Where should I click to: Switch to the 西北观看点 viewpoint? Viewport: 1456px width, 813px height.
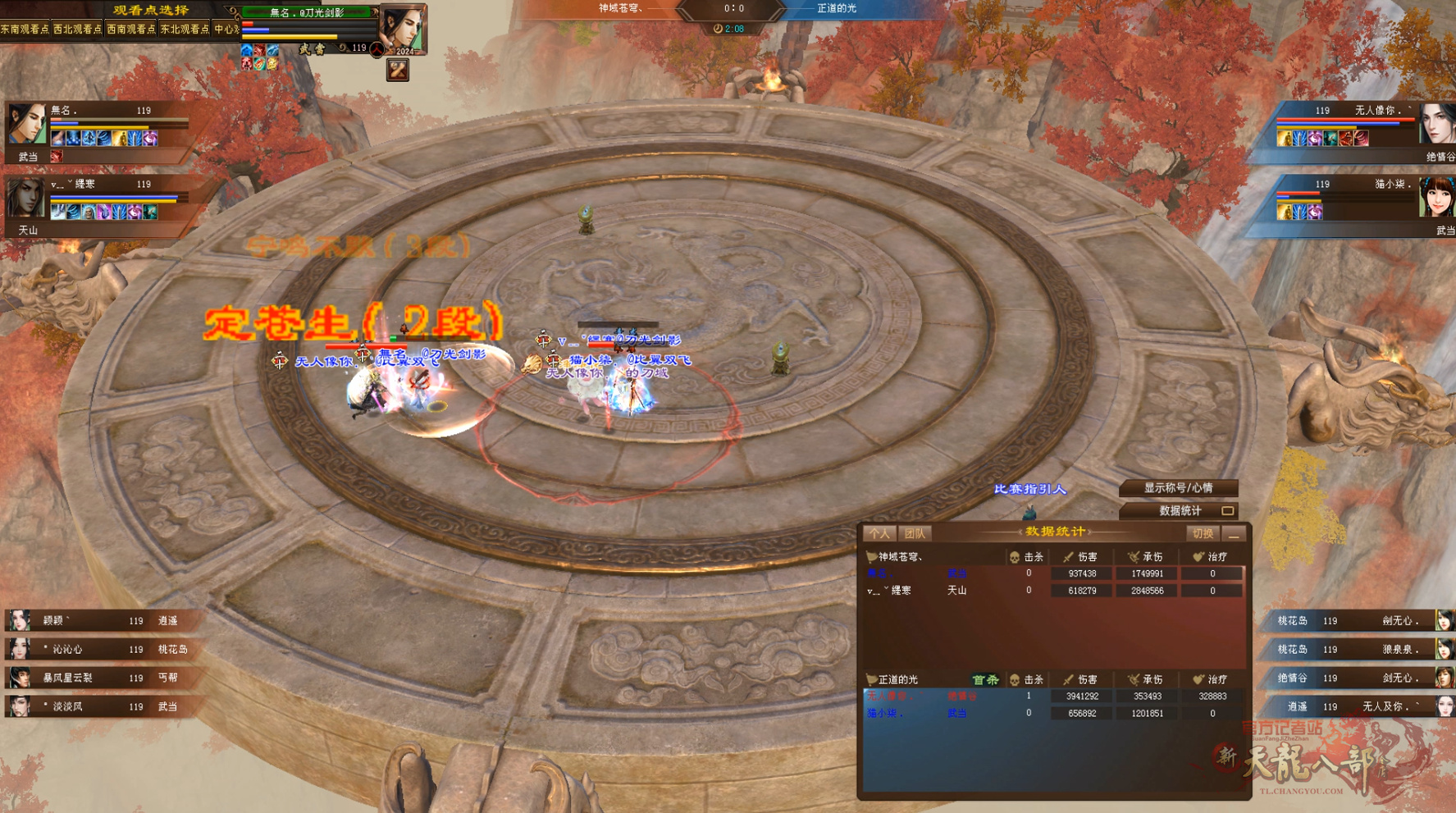[x=77, y=30]
